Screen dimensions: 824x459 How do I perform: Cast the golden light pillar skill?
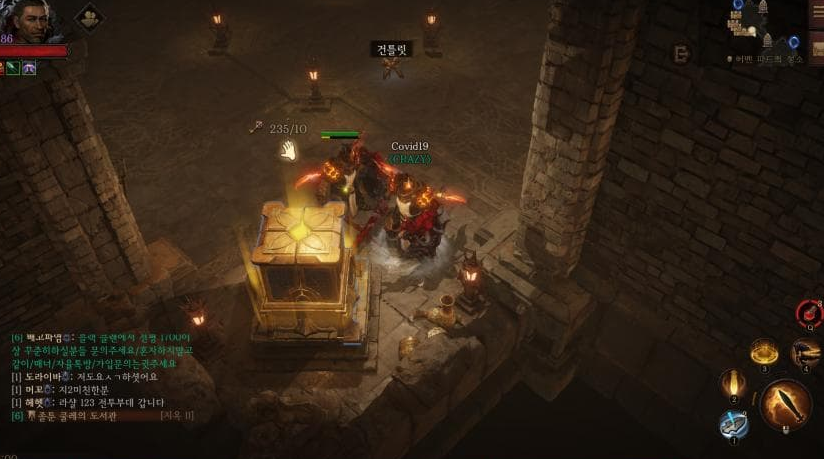tap(733, 384)
